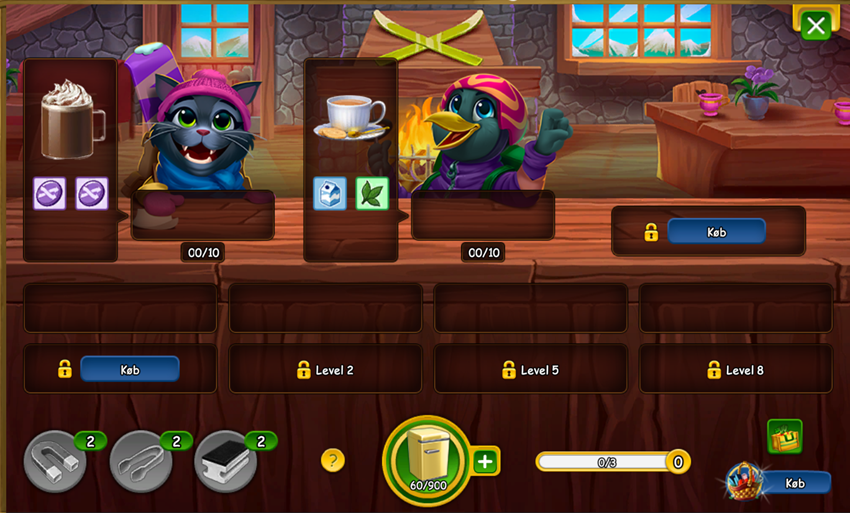Choose the tongs tool
Viewport: 850px width, 513px height.
141,461
